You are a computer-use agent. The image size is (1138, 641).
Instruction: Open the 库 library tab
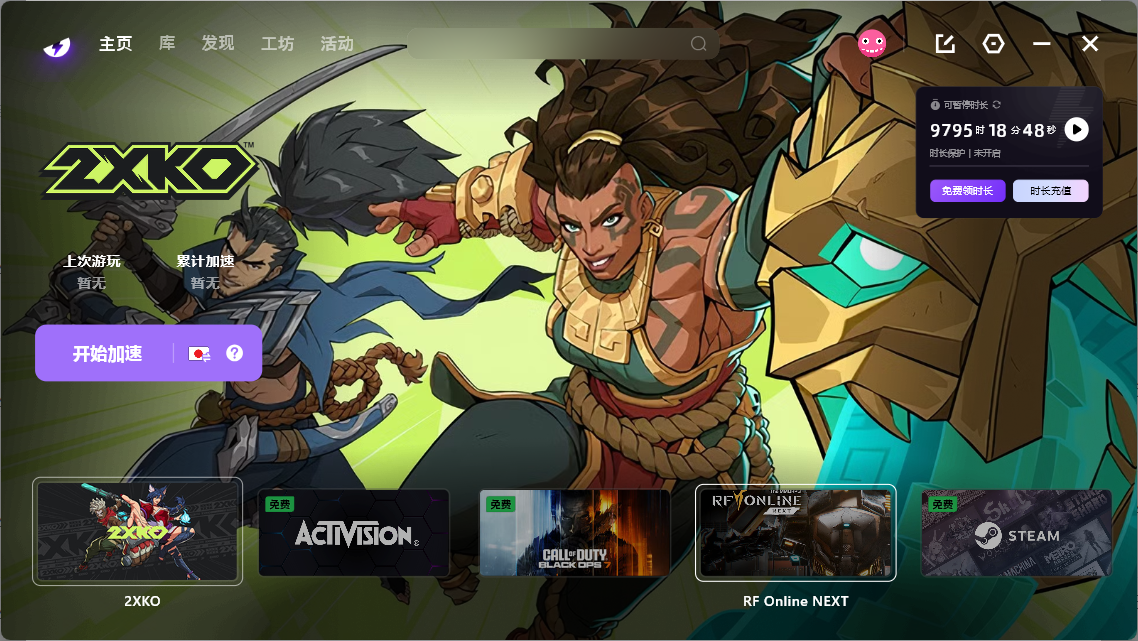[x=167, y=44]
